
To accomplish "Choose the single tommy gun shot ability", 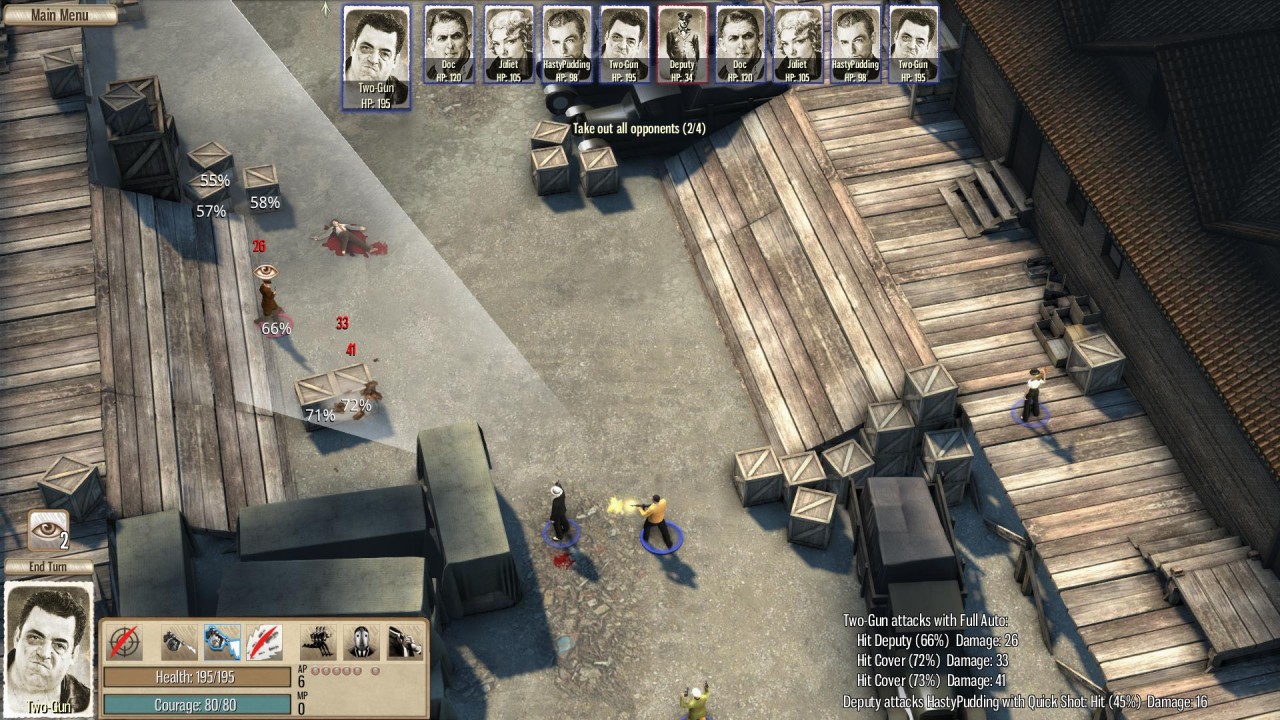I will [180, 642].
